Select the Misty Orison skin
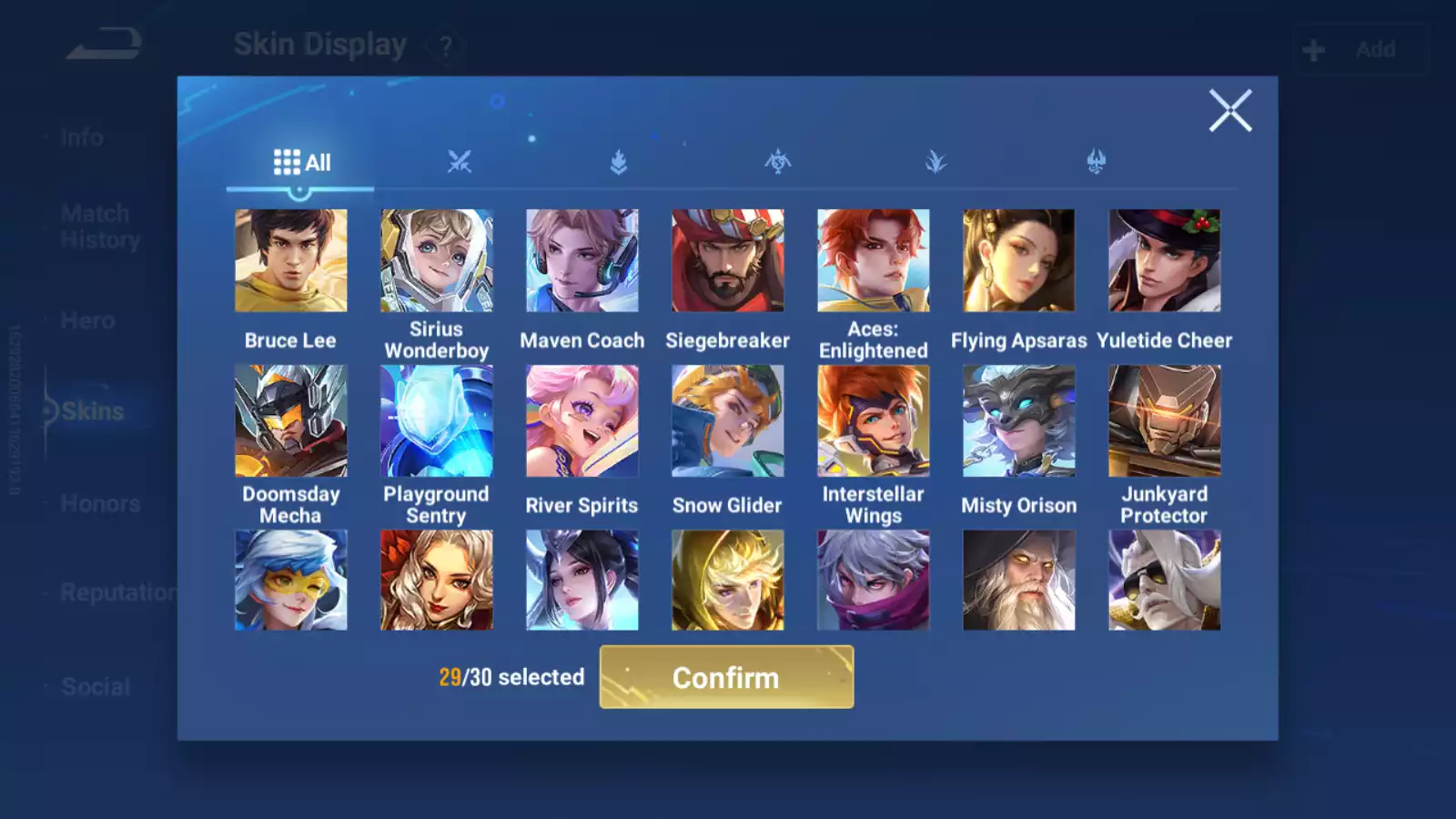This screenshot has height=819, width=1456. 1018,421
